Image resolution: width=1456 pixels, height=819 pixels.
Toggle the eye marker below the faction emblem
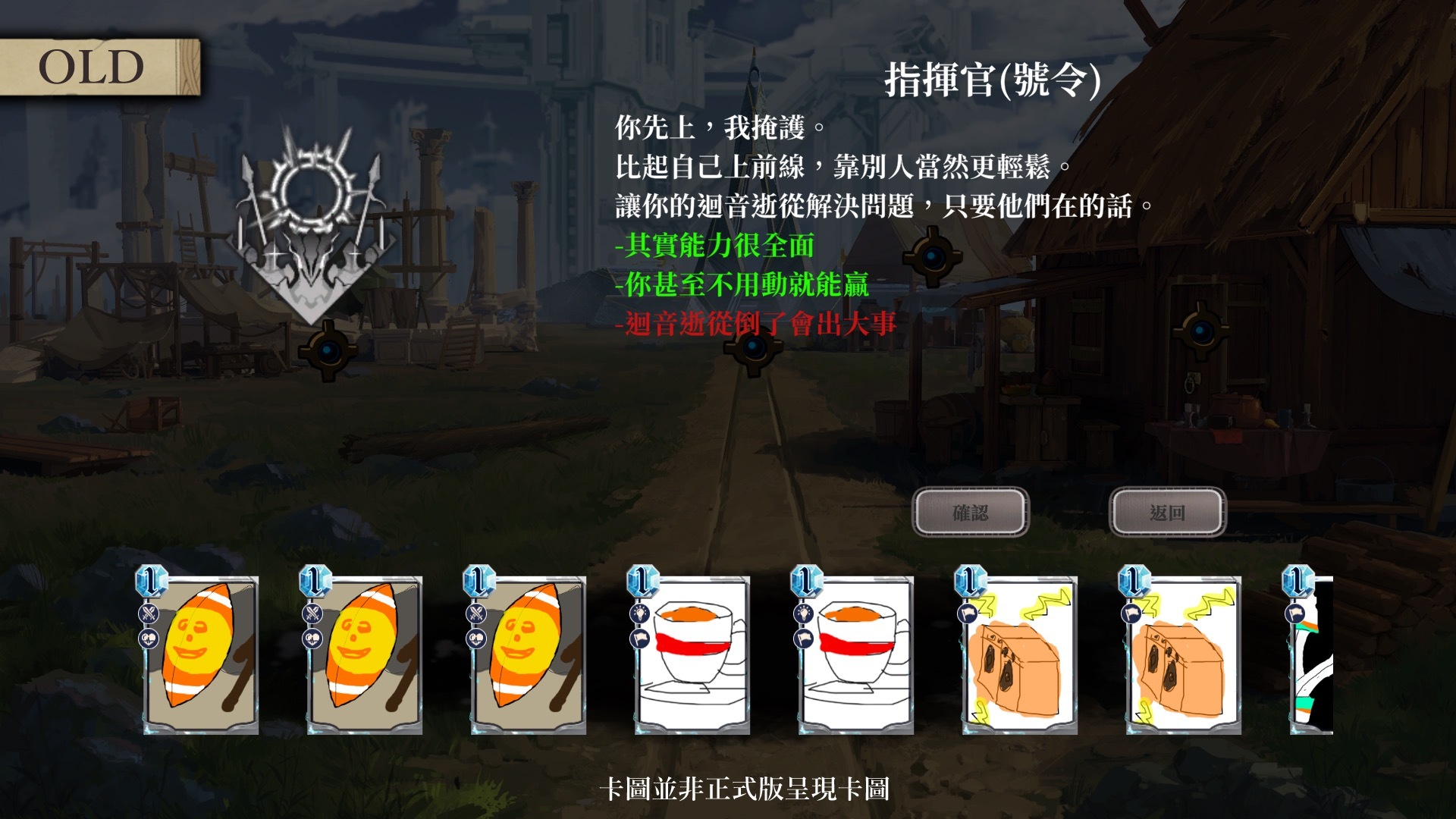pos(329,350)
